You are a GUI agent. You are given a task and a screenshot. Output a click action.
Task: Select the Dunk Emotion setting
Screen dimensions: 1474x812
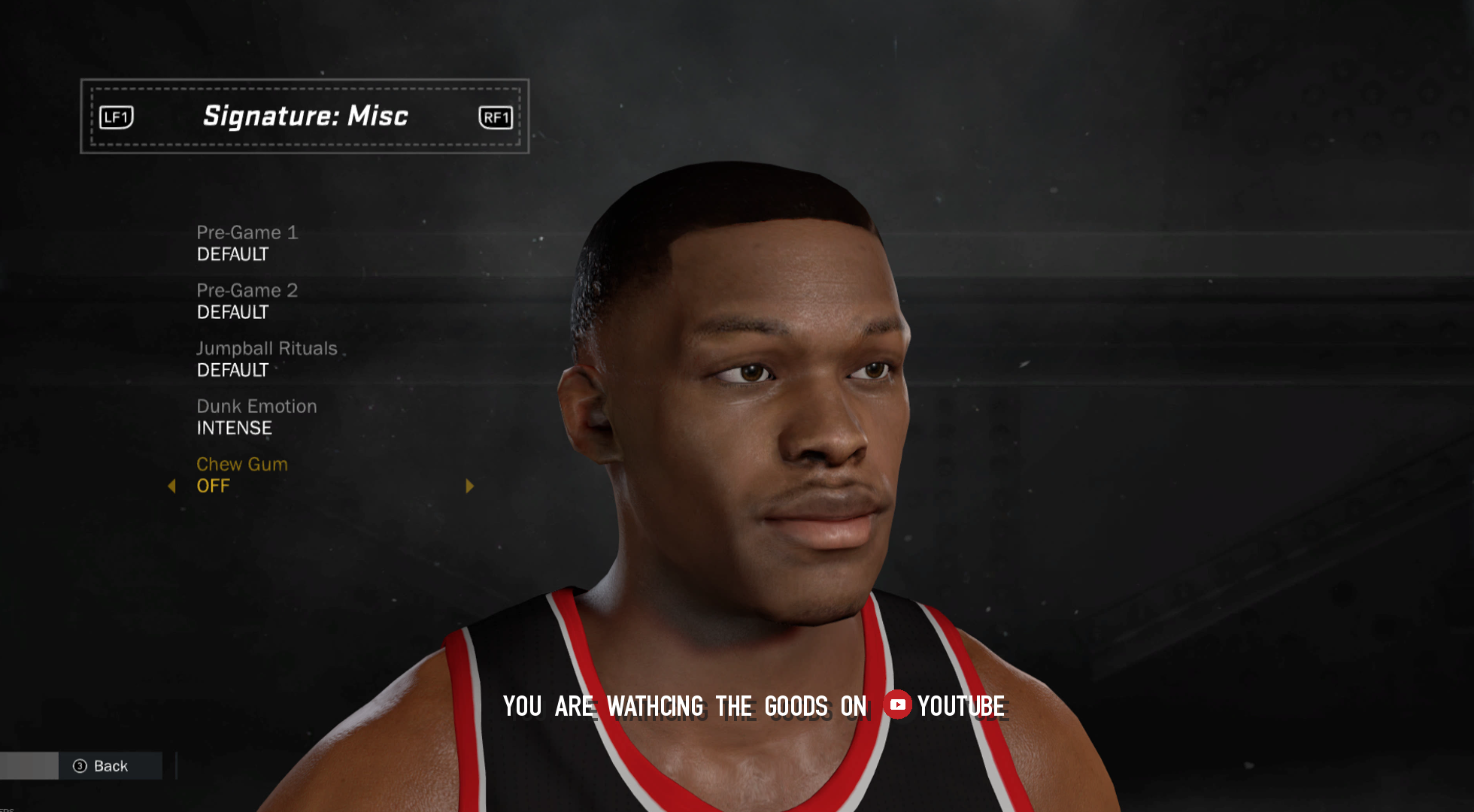pos(256,417)
